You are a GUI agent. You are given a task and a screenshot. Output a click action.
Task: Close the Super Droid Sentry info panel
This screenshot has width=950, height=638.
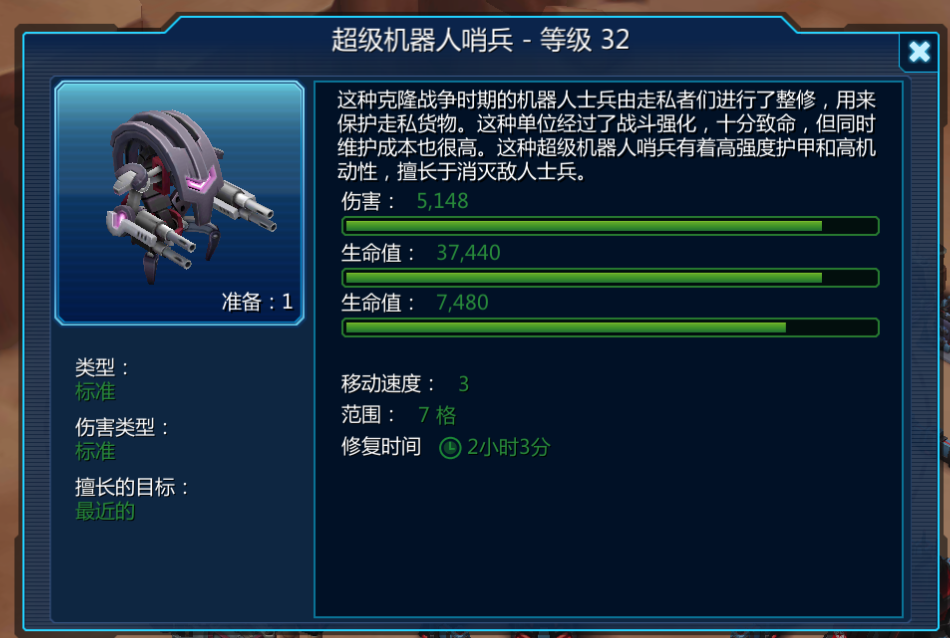918,52
